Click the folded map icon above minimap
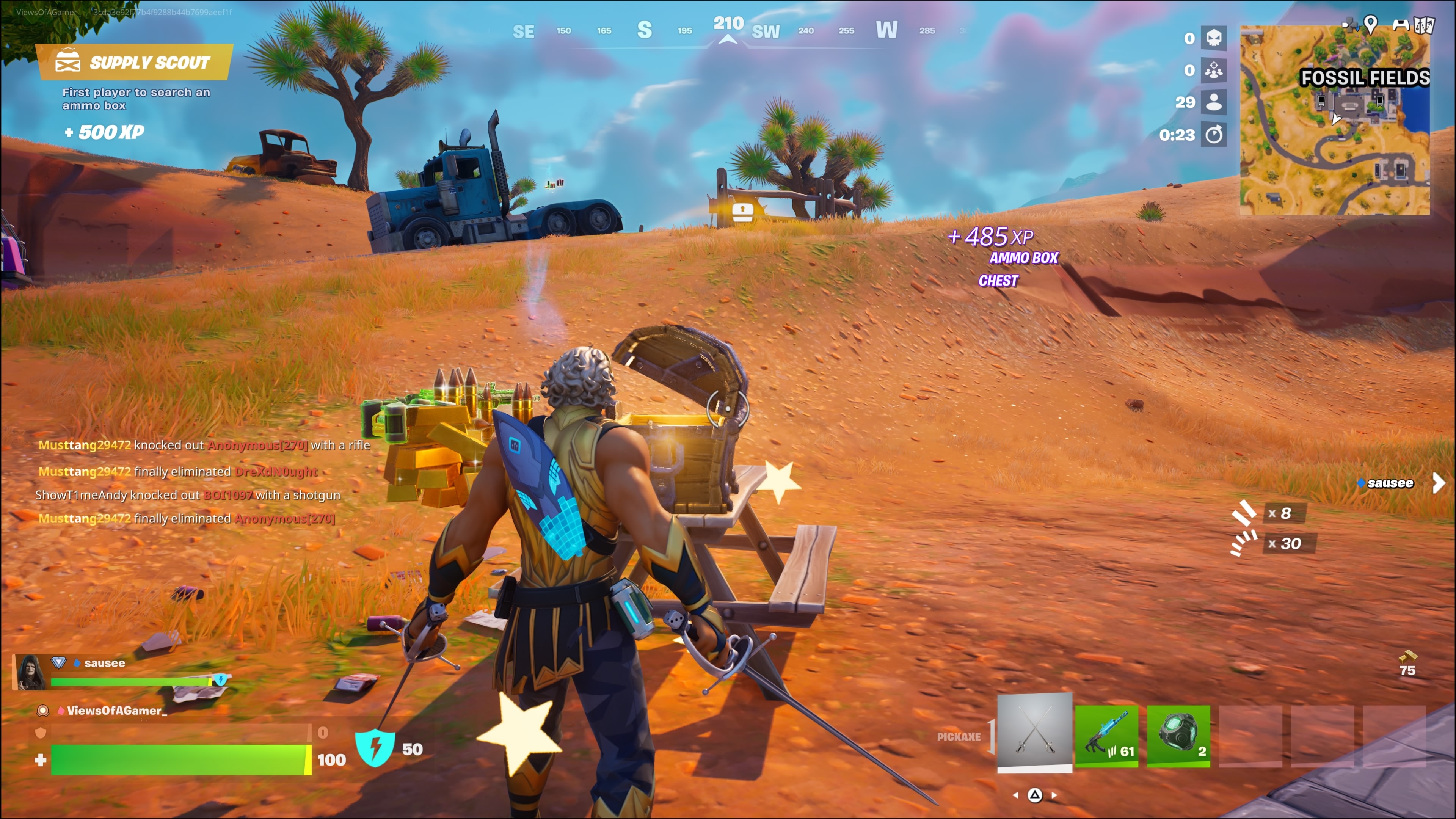 1424,25
